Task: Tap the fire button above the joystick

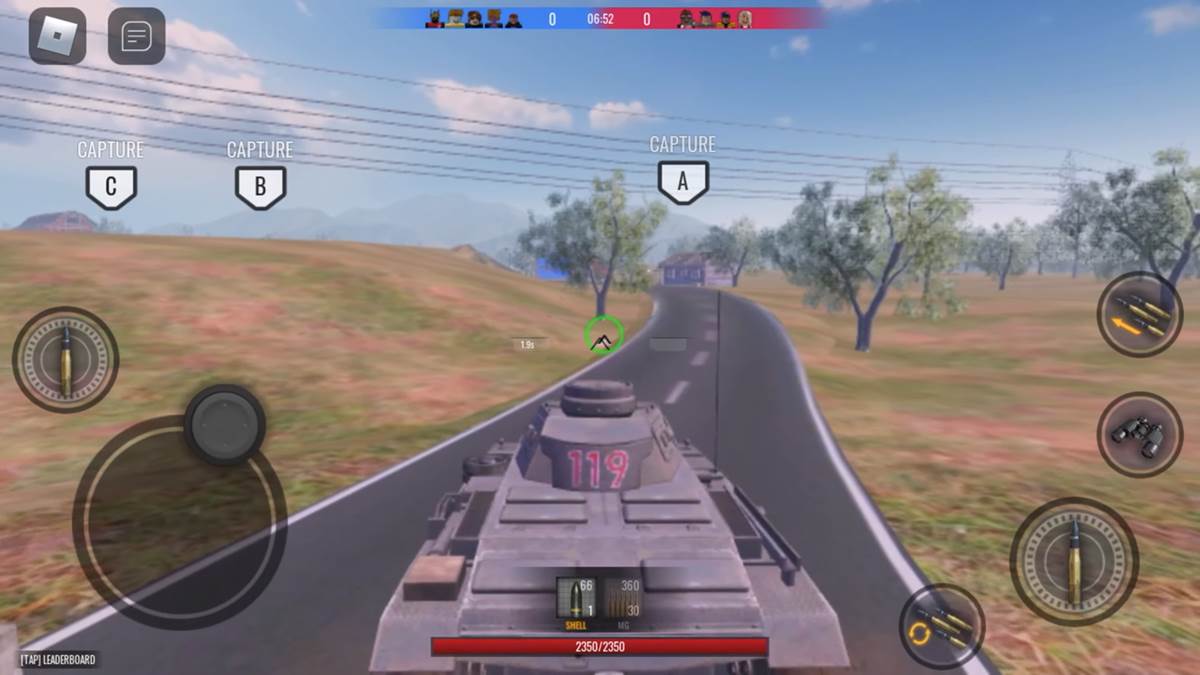Action: (x=66, y=359)
